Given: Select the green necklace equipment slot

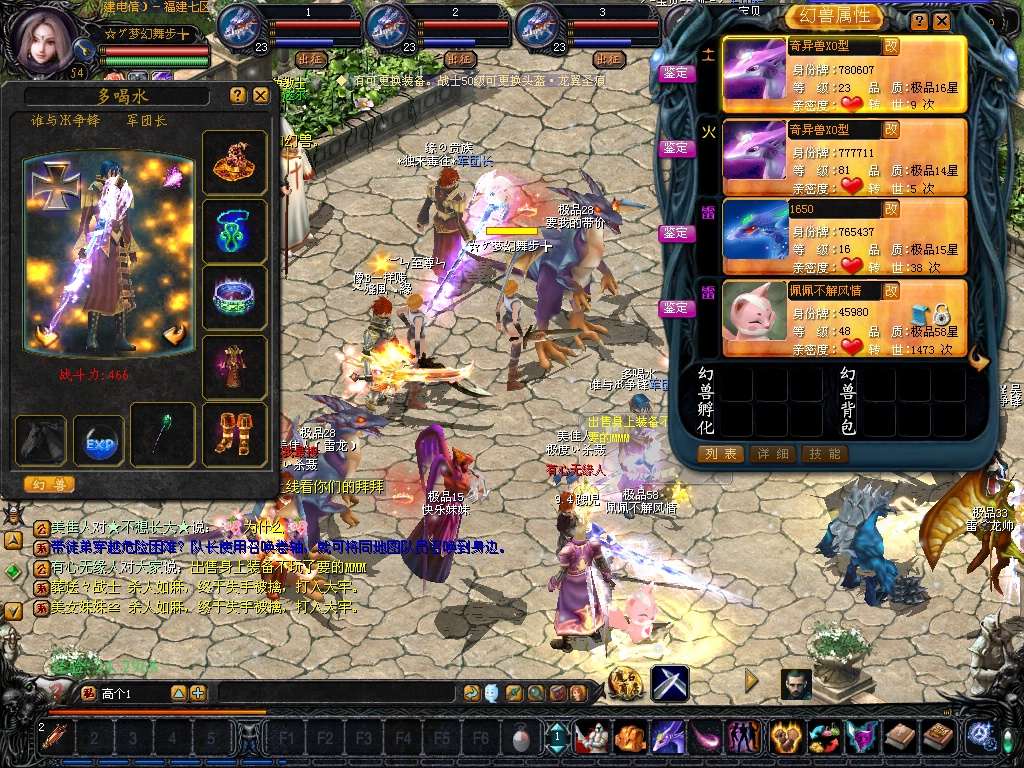Looking at the screenshot, I should point(235,231).
